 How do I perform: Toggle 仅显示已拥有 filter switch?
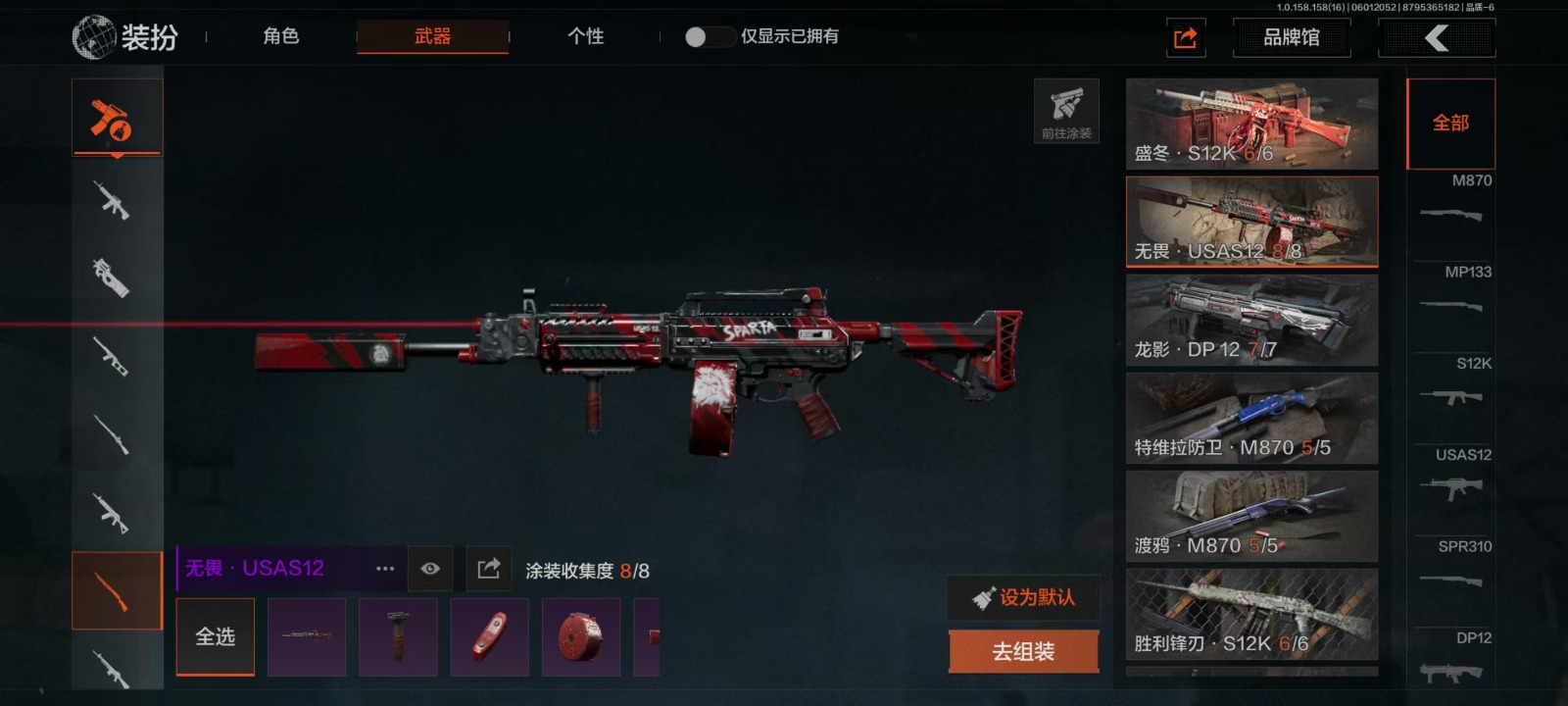pos(709,36)
